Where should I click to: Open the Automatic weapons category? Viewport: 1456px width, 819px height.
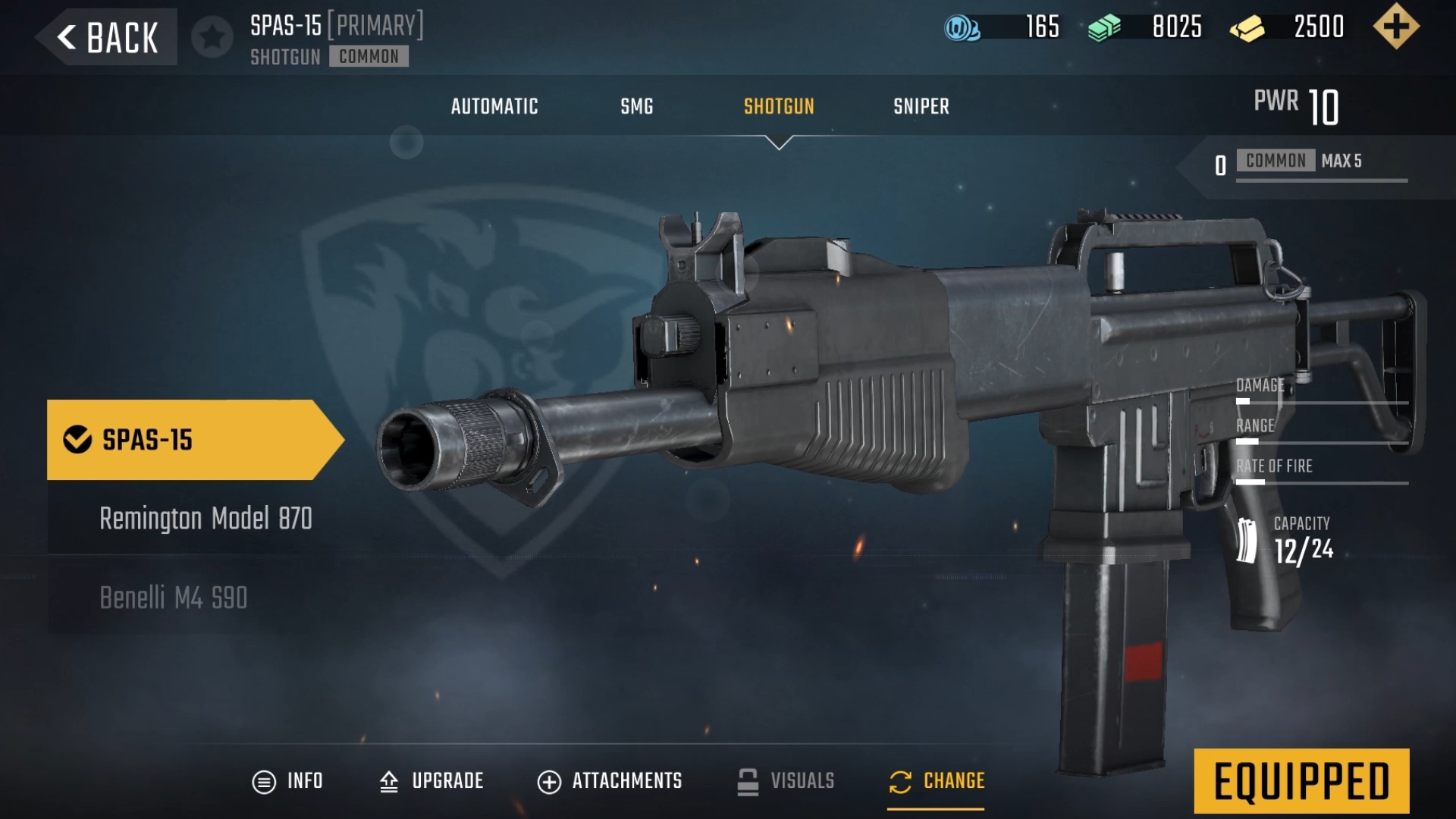tap(494, 106)
